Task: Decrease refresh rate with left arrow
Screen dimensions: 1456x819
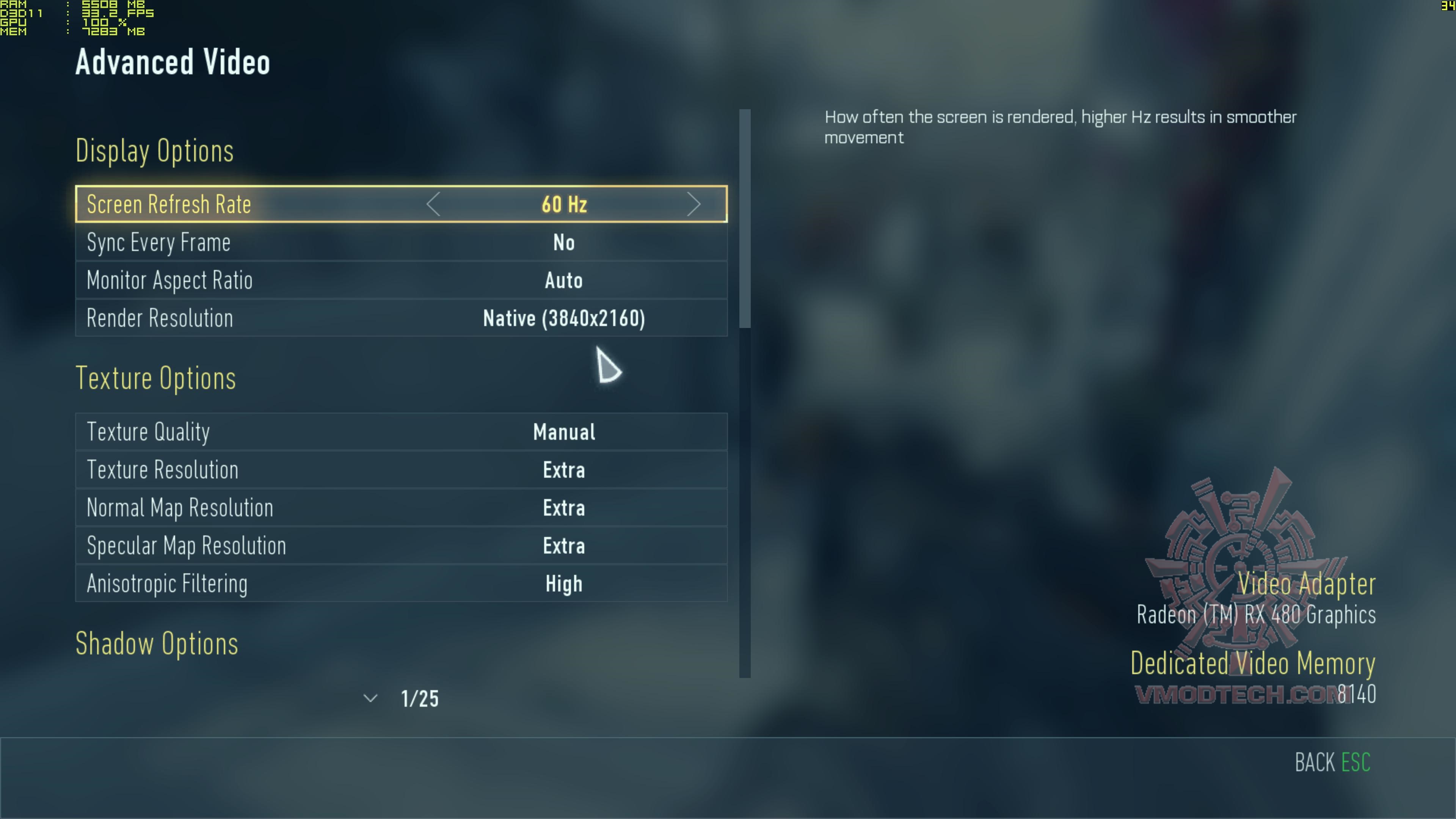Action: pos(433,204)
